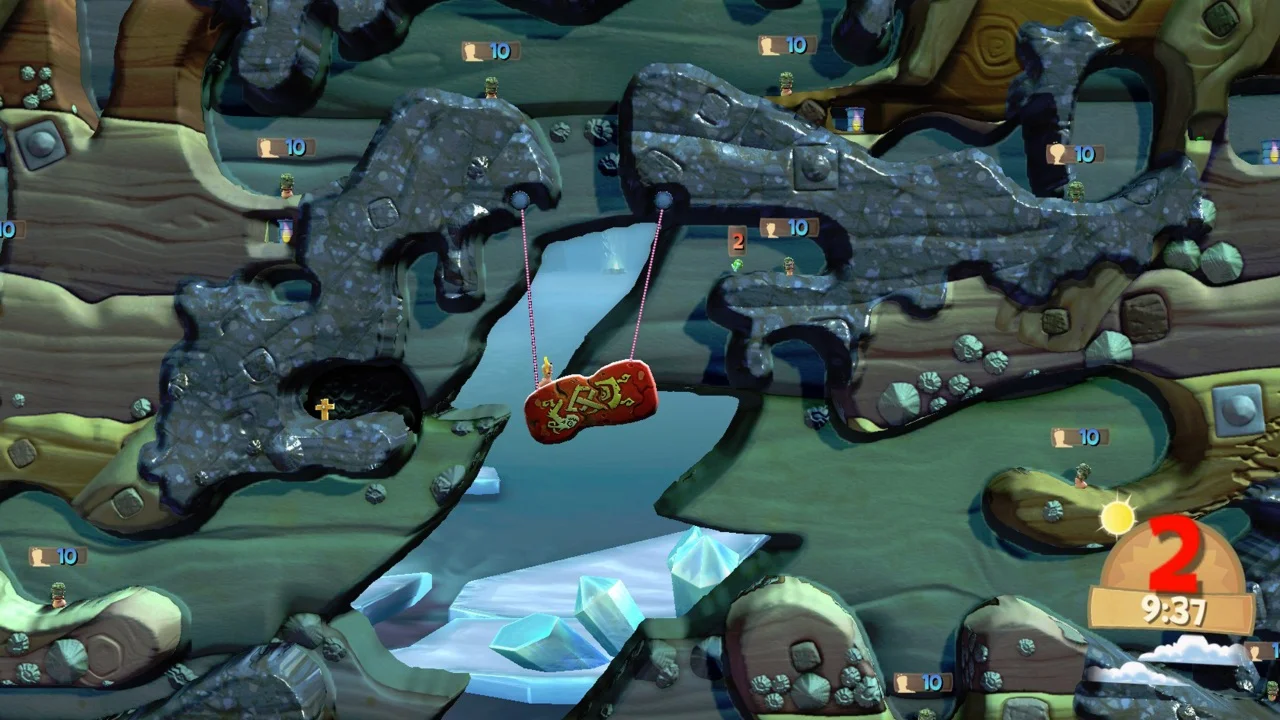Select the green grenade pickup below the orange 2 marker
This screenshot has width=1280, height=720.
(x=737, y=264)
